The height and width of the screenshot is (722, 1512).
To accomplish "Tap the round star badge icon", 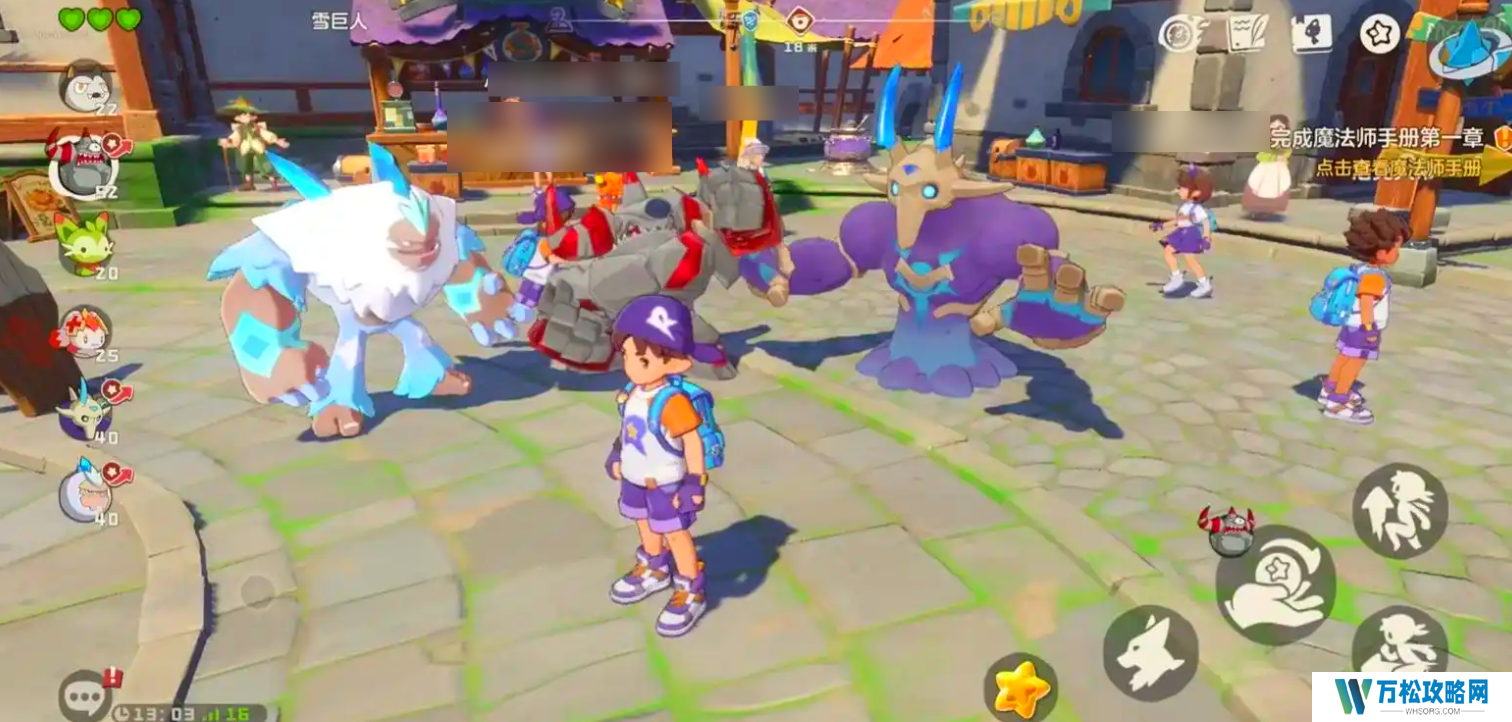I will (1380, 33).
